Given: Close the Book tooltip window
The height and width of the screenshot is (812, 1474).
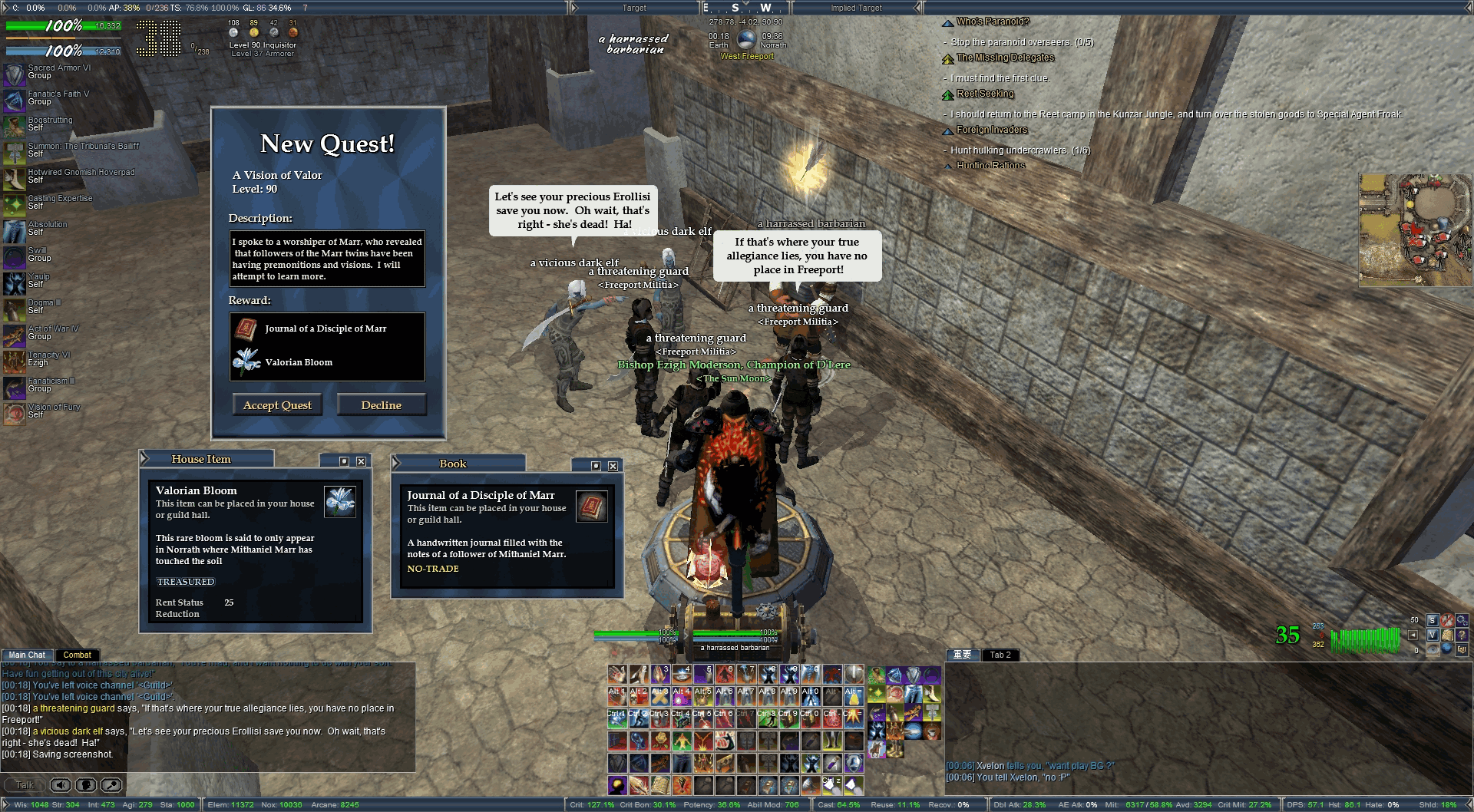Looking at the screenshot, I should (x=613, y=466).
